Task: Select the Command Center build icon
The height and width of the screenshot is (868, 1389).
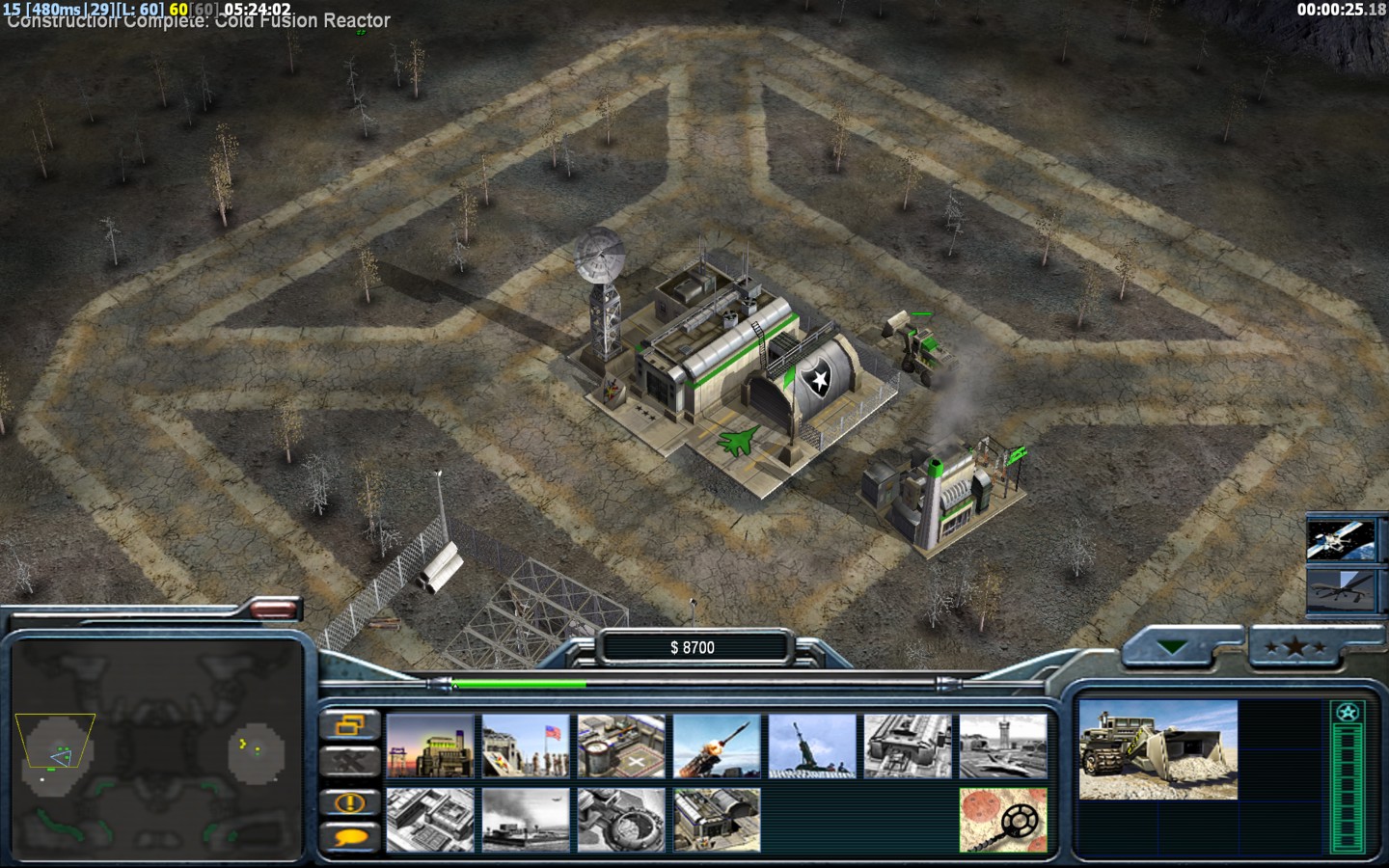Action: pyautogui.click(x=717, y=820)
